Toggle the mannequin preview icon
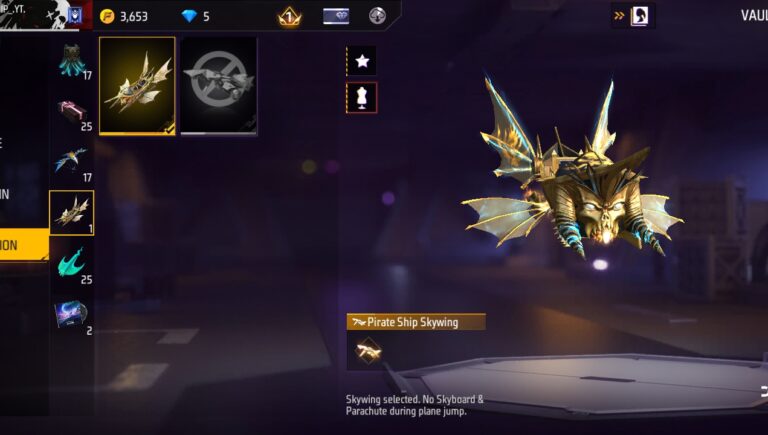The image size is (768, 435). 361,97
